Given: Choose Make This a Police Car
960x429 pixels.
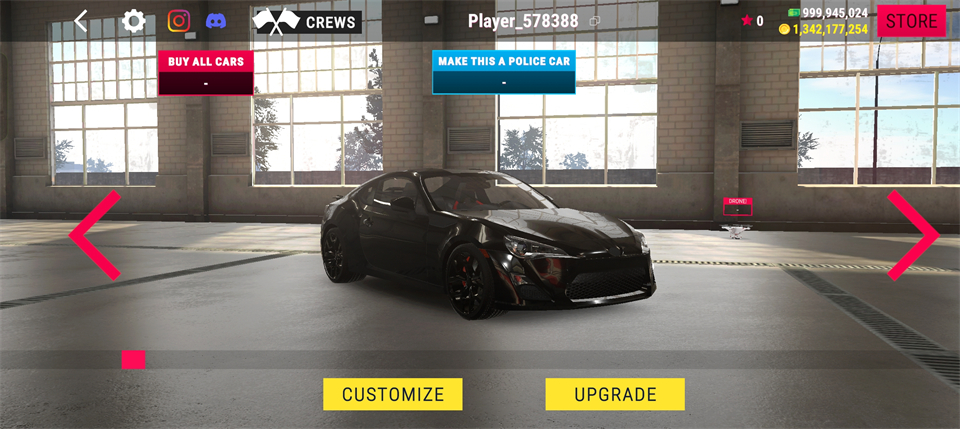Looking at the screenshot, I should (x=504, y=72).
